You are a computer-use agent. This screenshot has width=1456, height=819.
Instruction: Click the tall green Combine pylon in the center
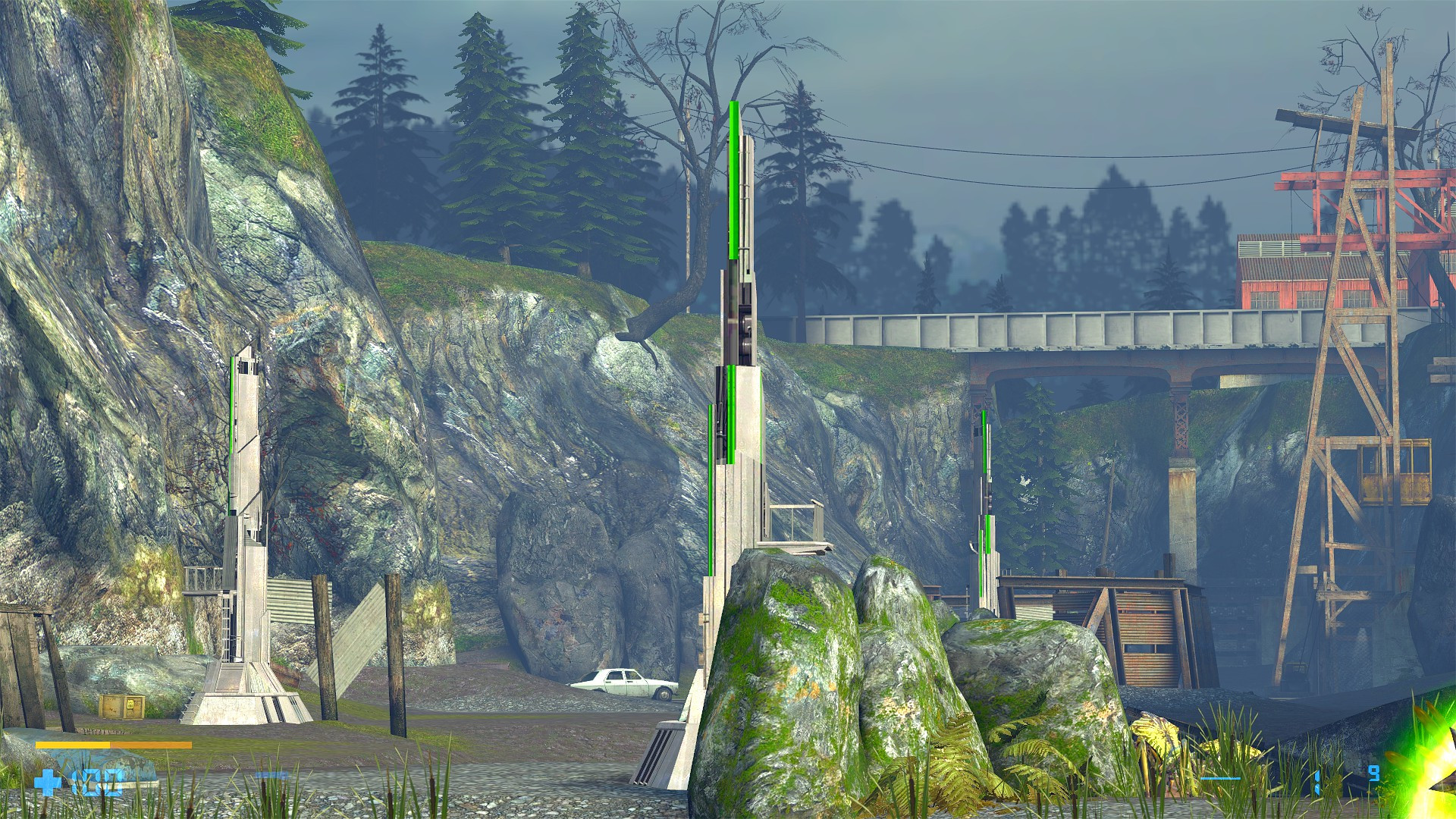[x=734, y=341]
